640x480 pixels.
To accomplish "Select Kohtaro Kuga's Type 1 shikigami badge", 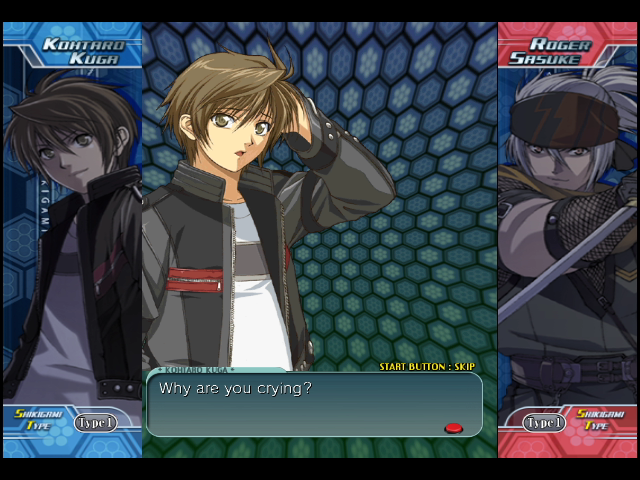I will (95, 423).
